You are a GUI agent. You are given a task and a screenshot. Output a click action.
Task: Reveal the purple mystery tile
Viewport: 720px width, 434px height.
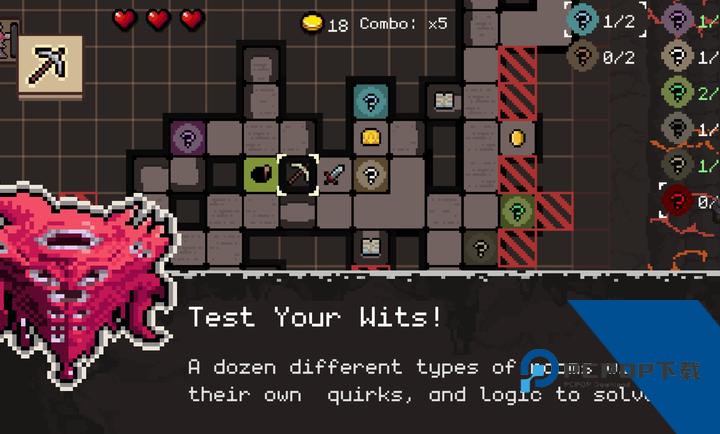point(186,136)
